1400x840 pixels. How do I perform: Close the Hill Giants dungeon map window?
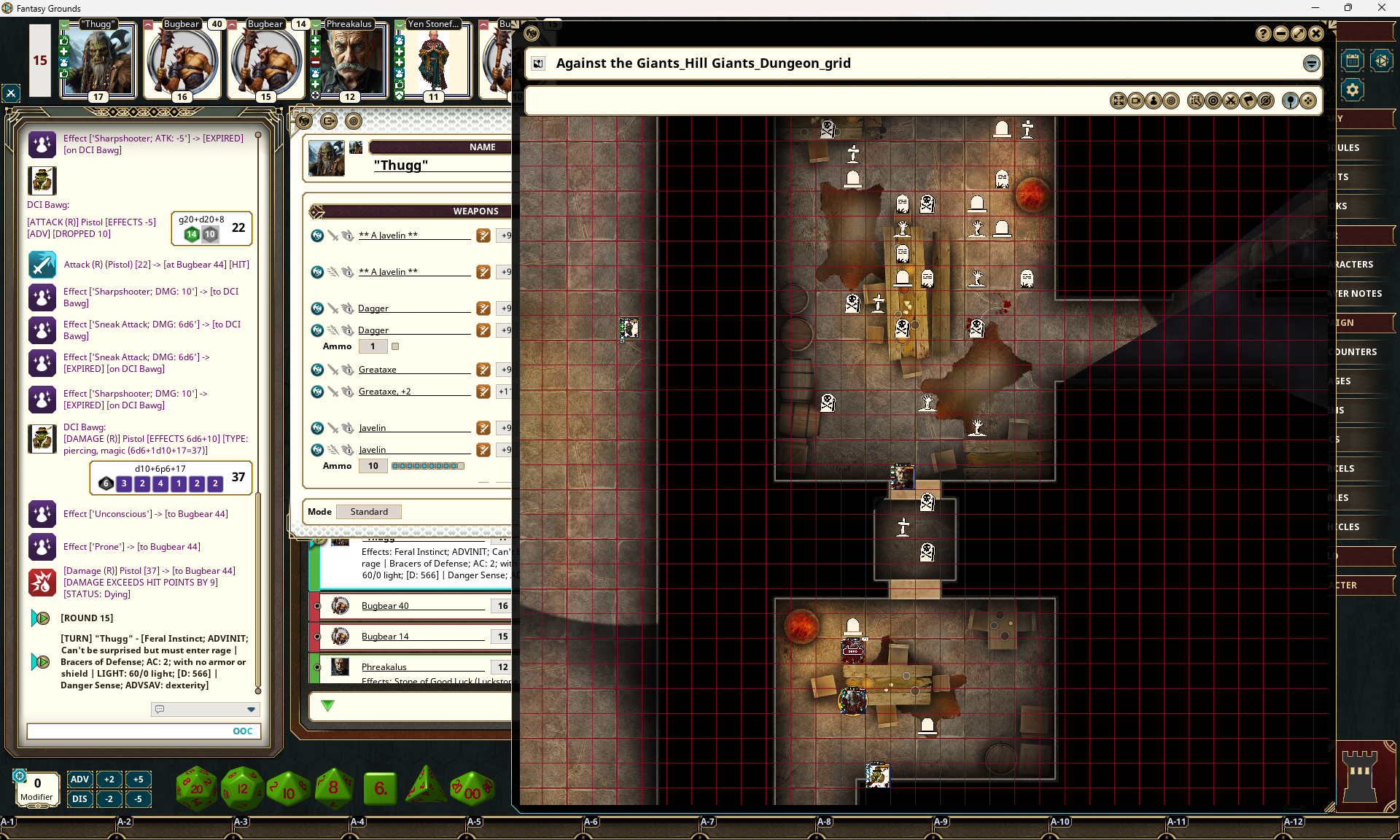coord(1316,34)
